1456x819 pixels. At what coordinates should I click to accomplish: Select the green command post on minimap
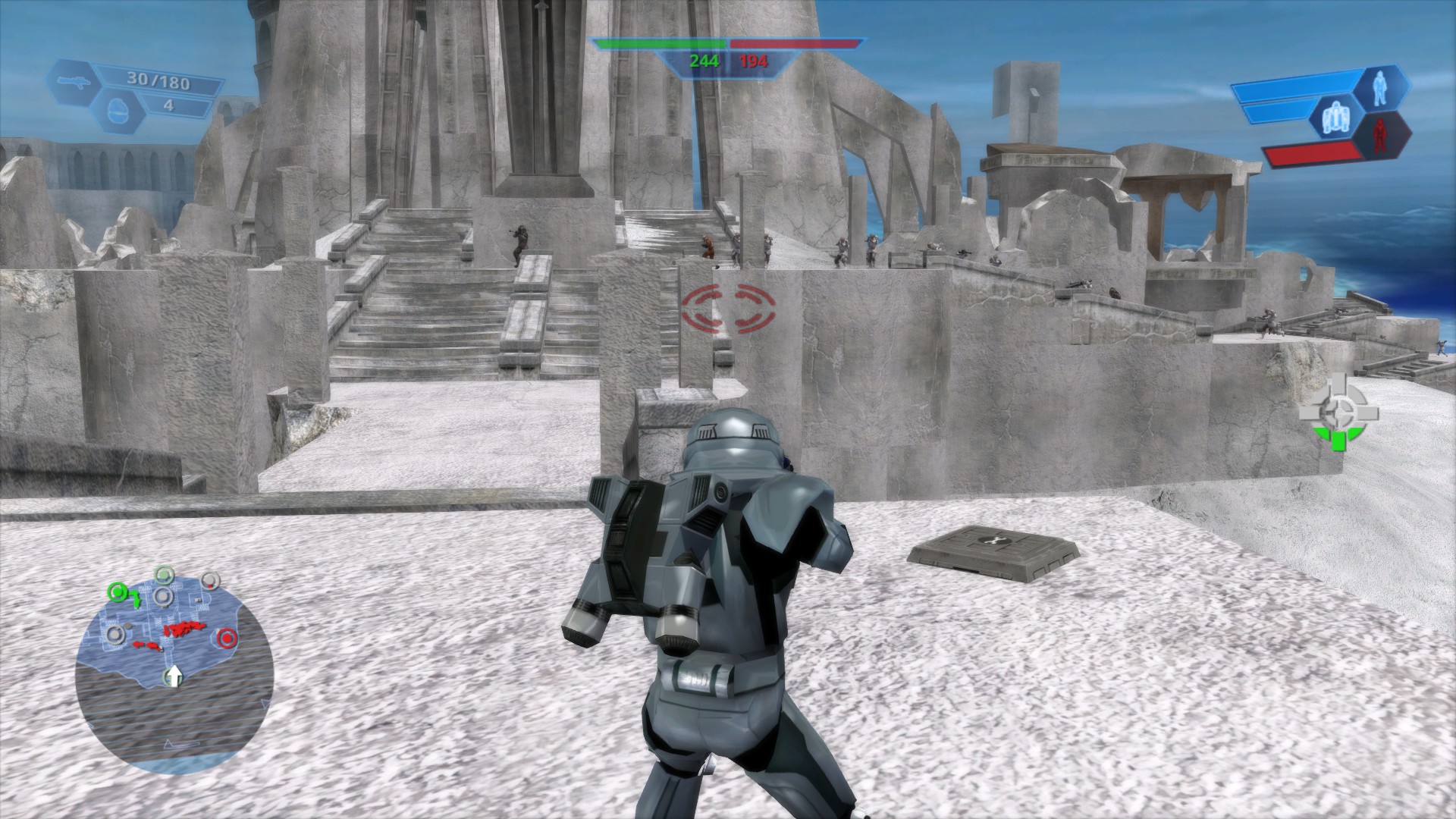click(x=116, y=590)
